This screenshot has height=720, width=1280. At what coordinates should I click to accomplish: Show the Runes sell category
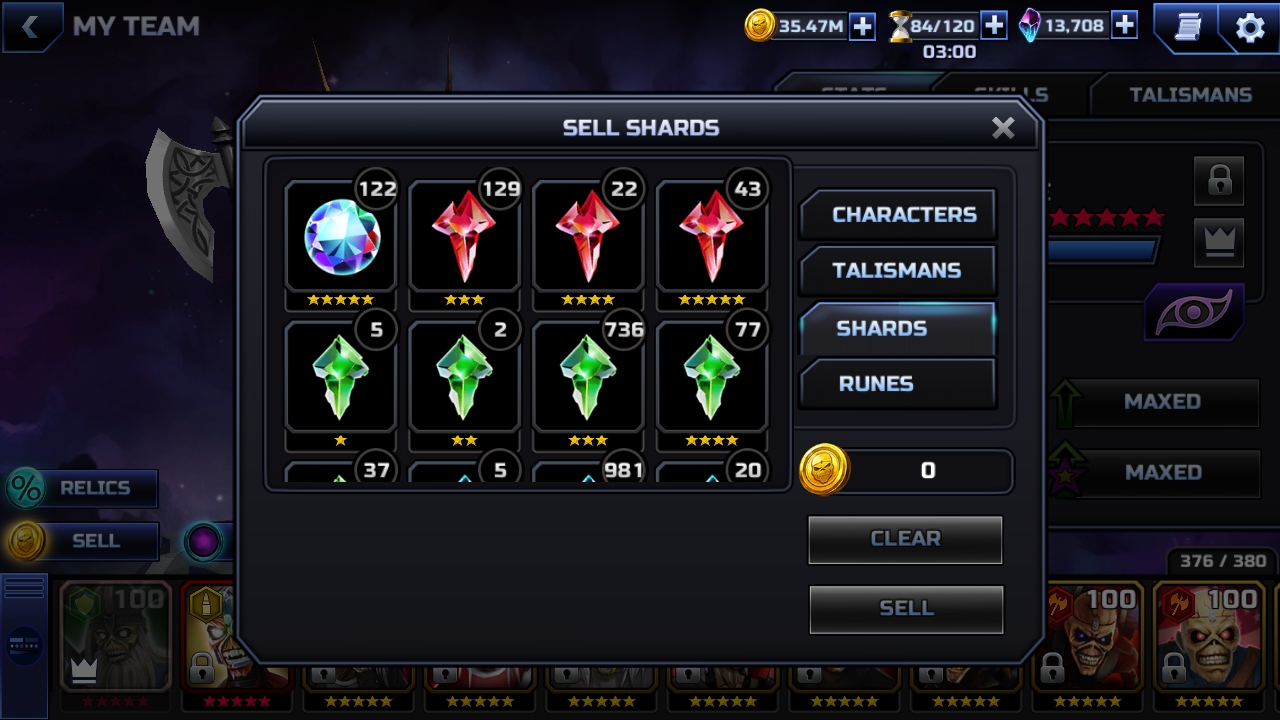[898, 384]
